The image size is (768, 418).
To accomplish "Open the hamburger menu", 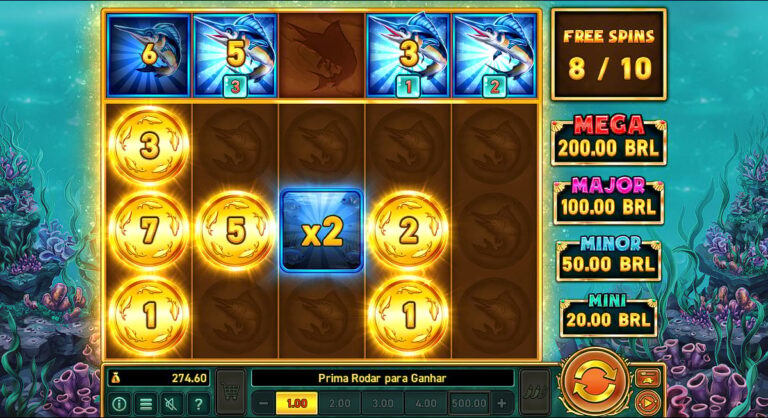I will tap(146, 403).
